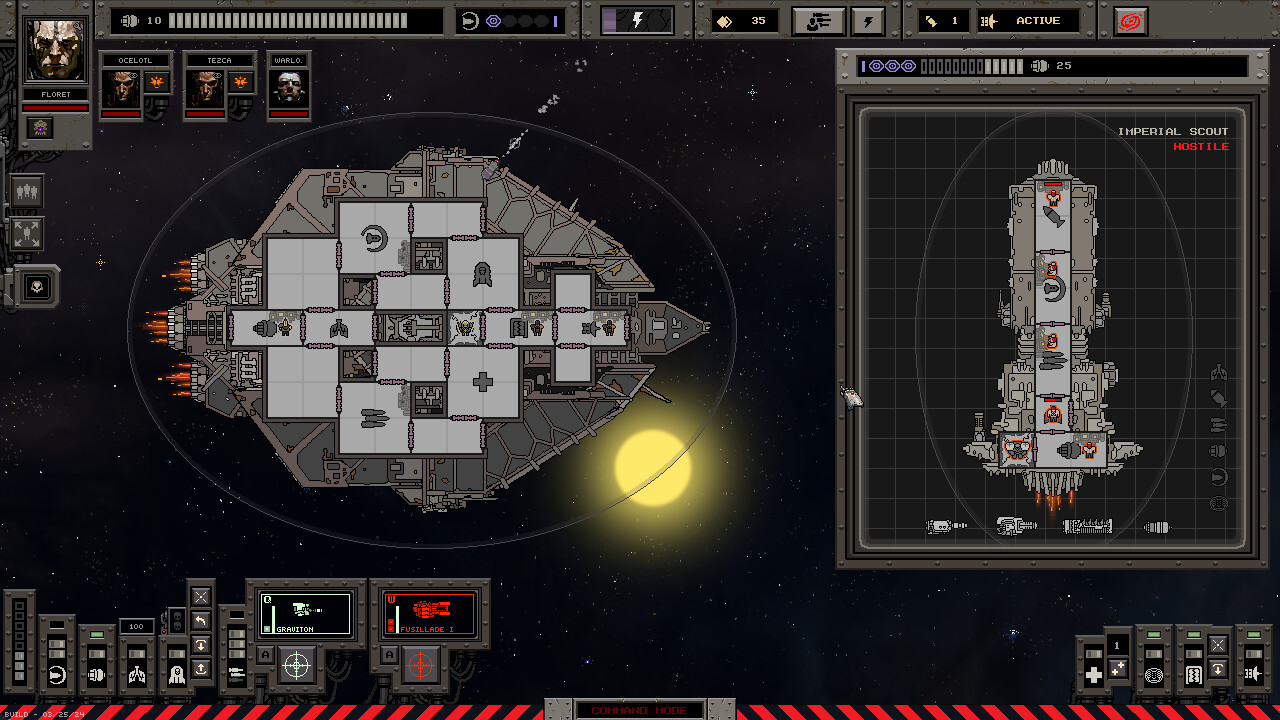Click the hand cursor icon beside the enemy display
Viewport: 1280px width, 720px height.
[851, 395]
